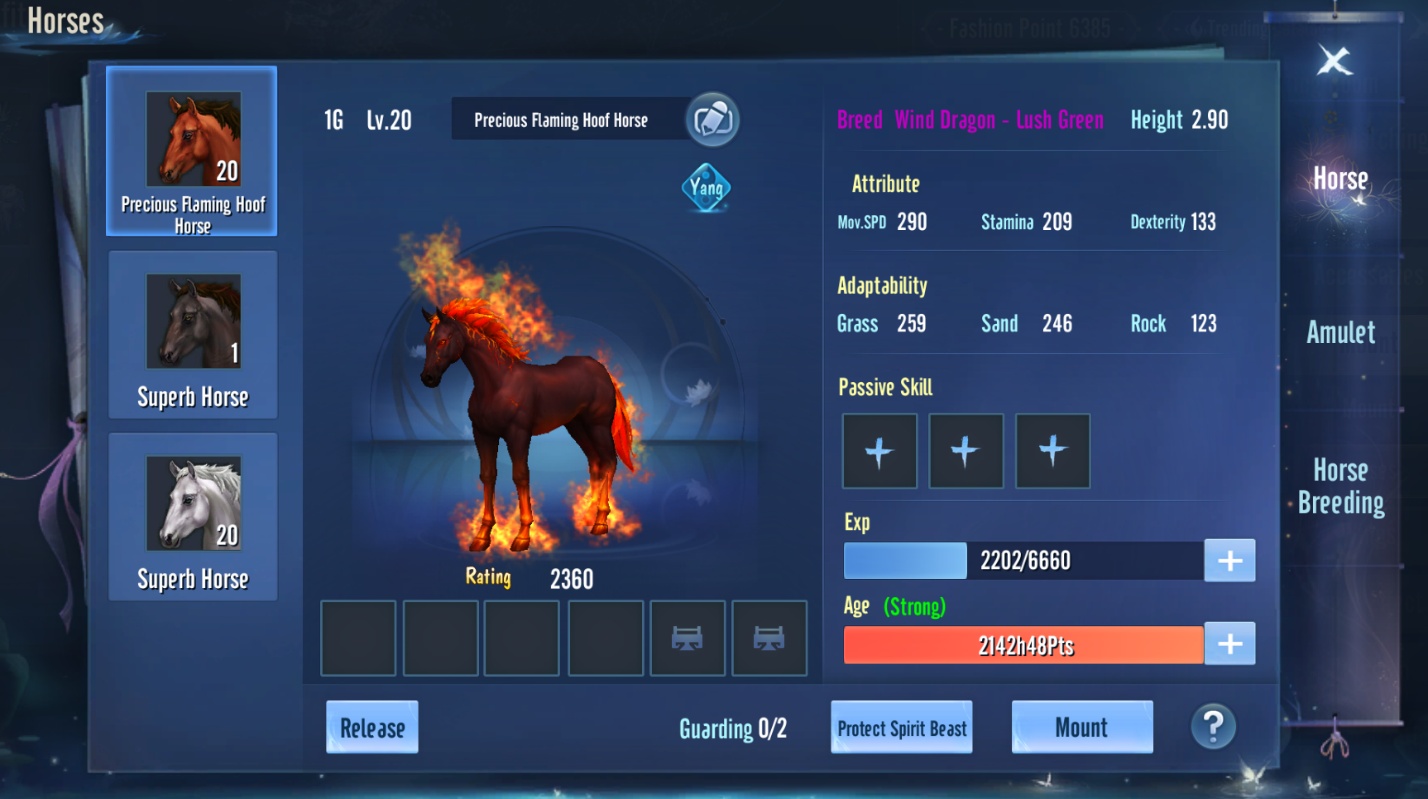
Task: Add experience with the Exp plus button
Action: pyautogui.click(x=1229, y=561)
